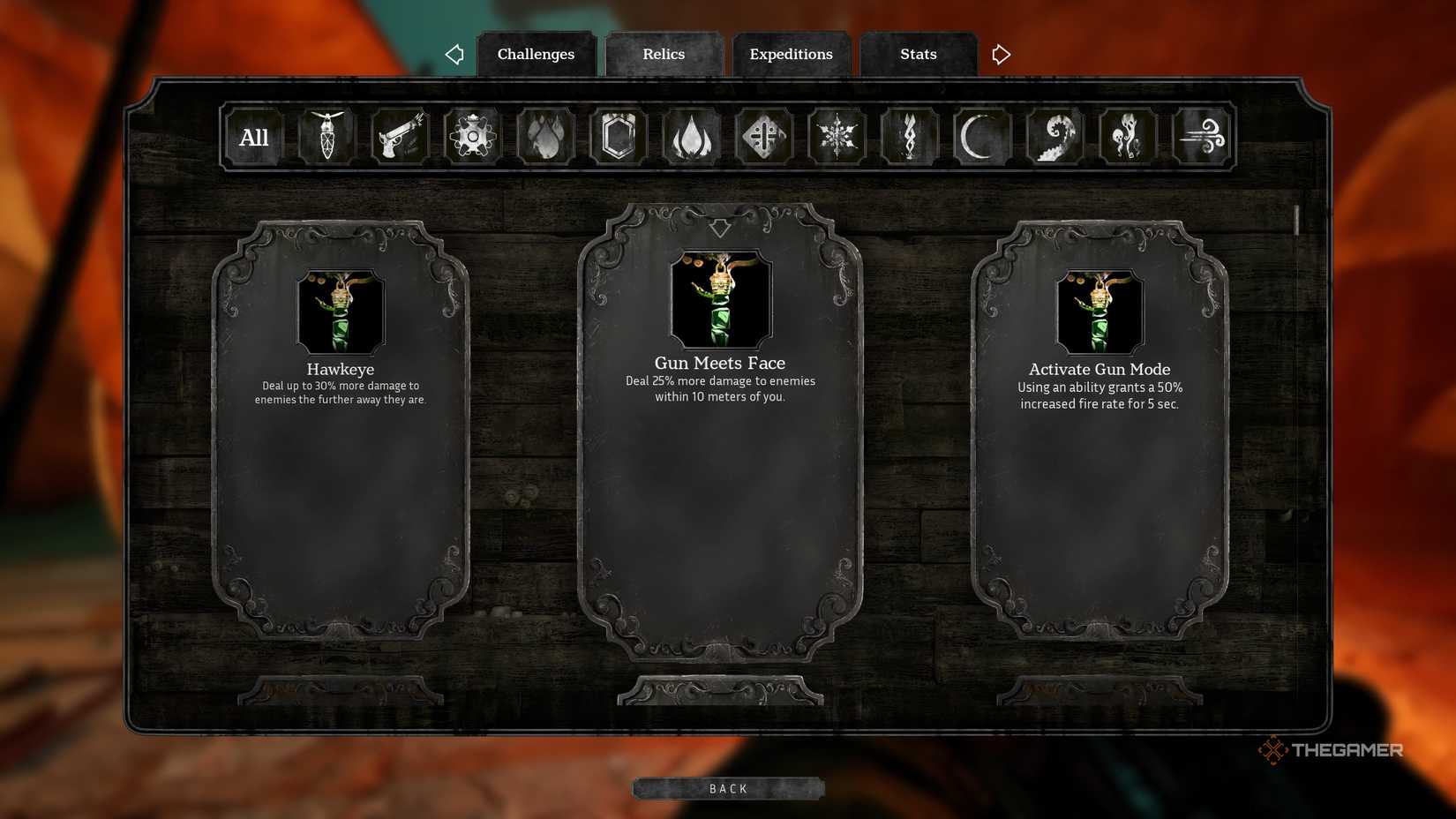Select the flame filter icon
Screen dimensions: 1456x819
692,136
